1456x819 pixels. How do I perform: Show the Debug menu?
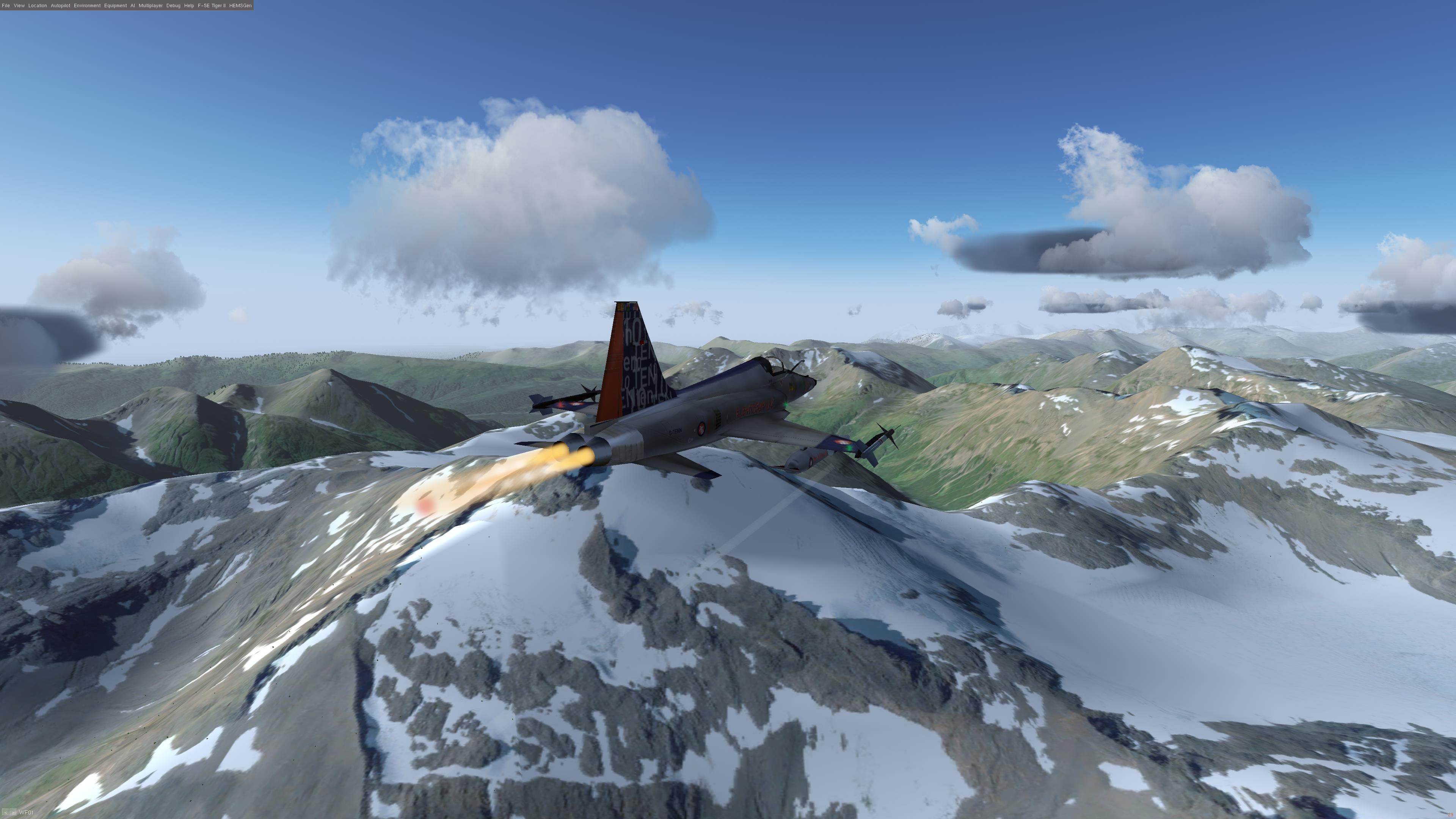(174, 6)
